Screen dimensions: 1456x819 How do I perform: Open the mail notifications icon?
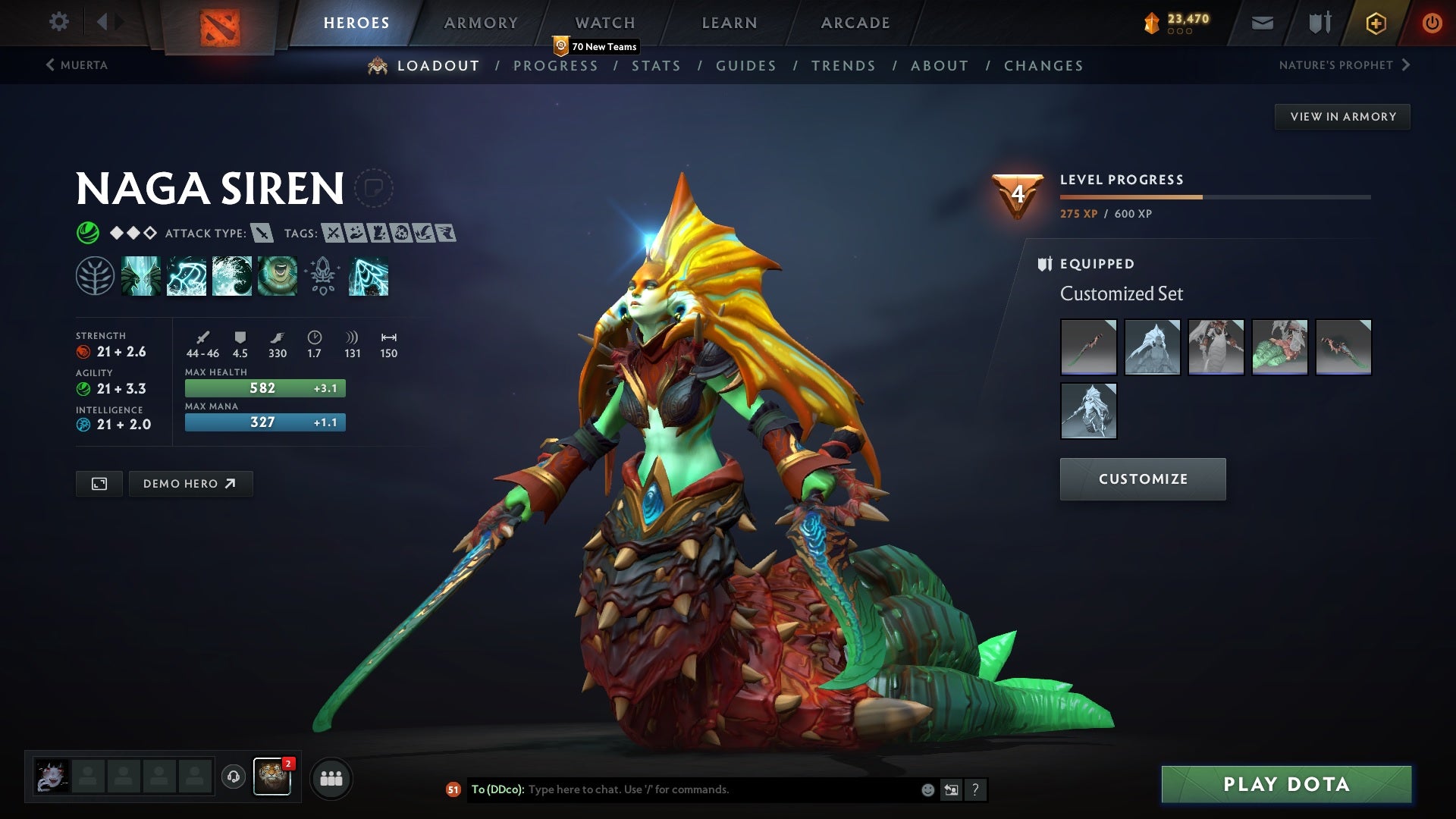(1261, 22)
